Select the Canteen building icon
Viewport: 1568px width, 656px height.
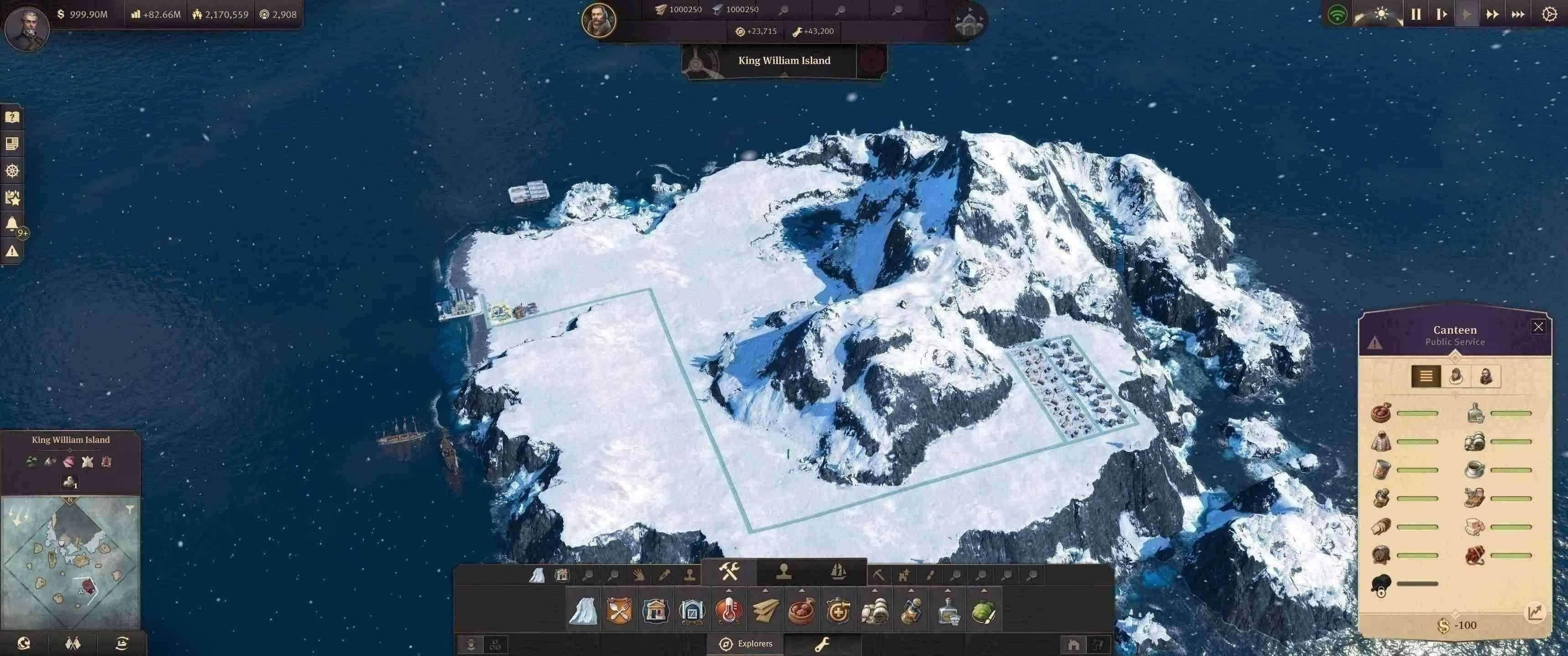point(619,610)
